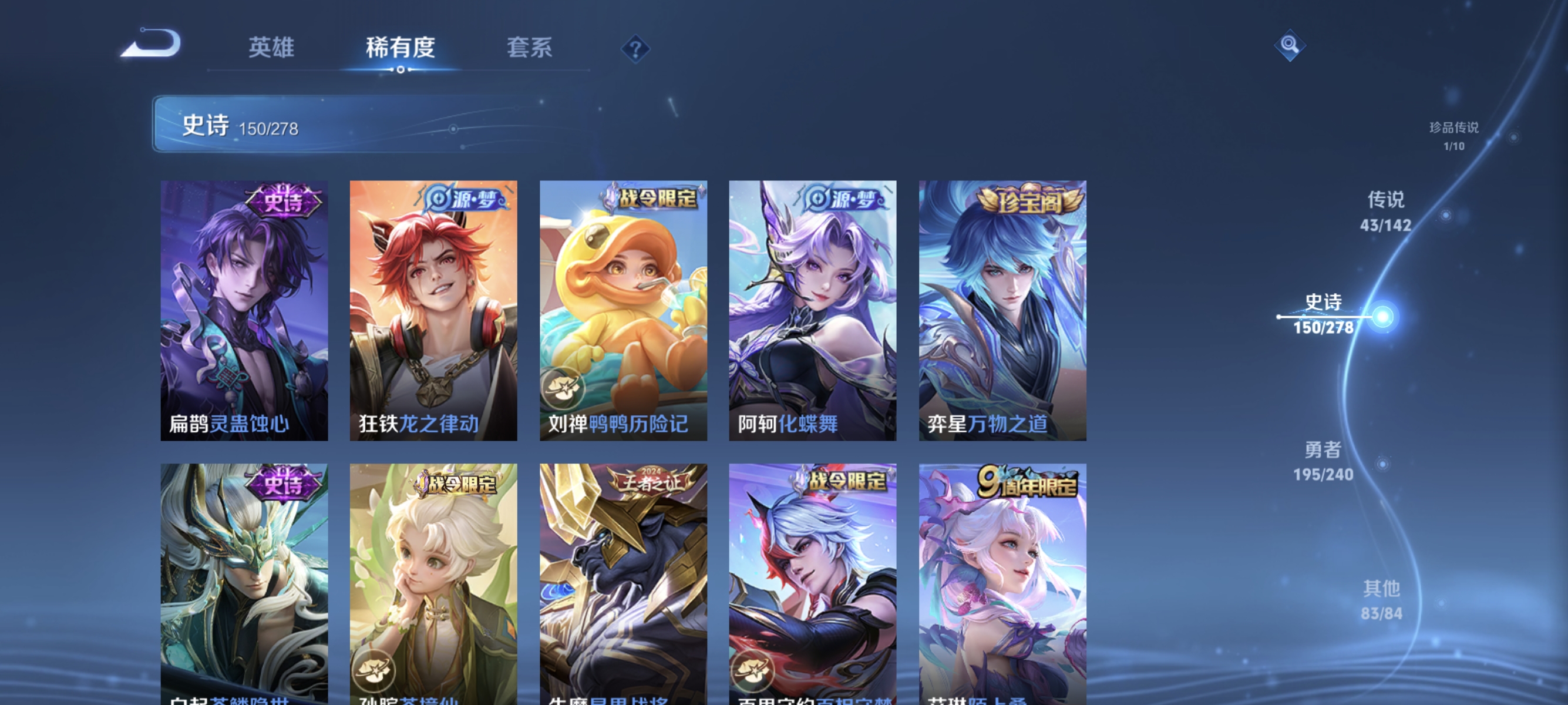Open search via the magnifier icon
The image size is (1568, 705).
pos(1289,46)
